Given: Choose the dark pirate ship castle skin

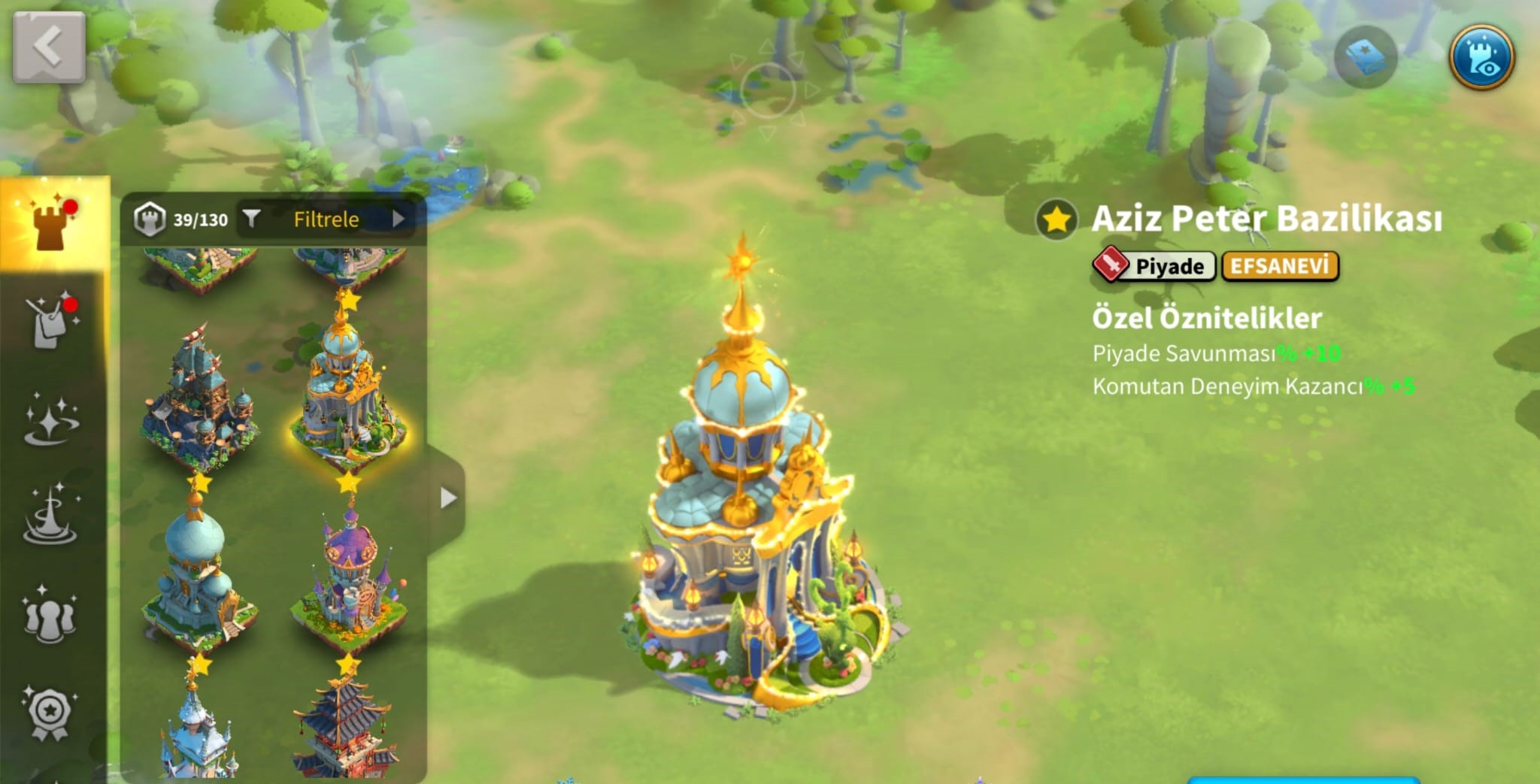Looking at the screenshot, I should point(199,398).
